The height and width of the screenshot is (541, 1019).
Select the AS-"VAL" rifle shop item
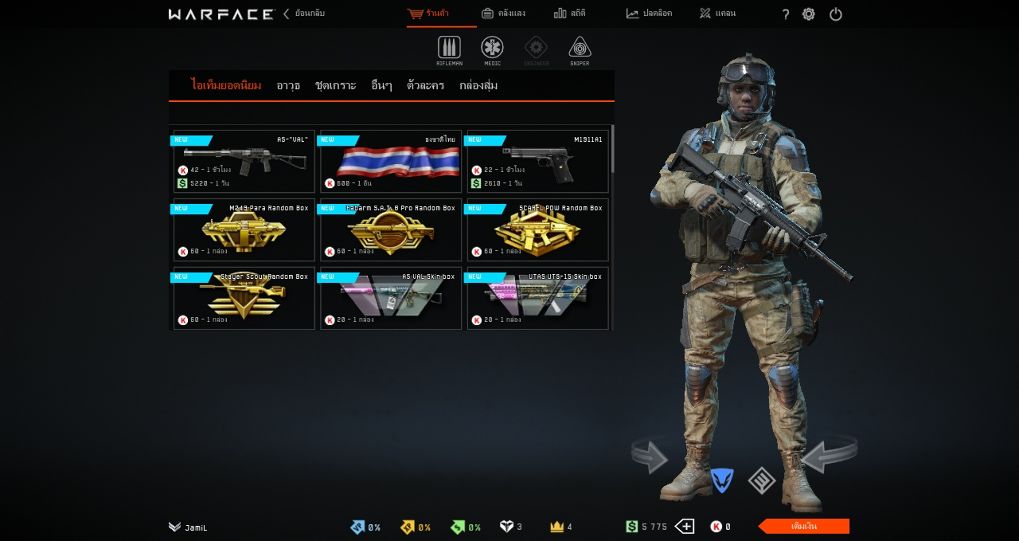coord(243,162)
